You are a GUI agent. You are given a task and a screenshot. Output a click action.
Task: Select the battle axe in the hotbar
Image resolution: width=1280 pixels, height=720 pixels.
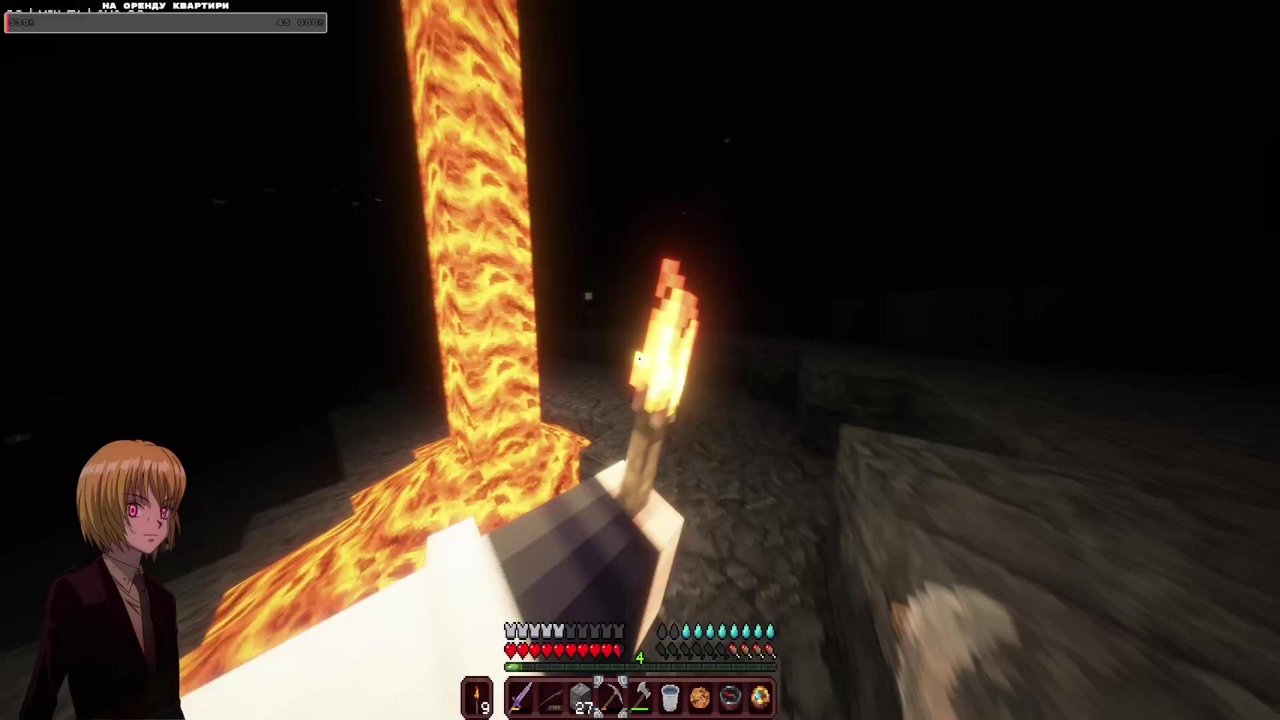pyautogui.click(x=642, y=697)
